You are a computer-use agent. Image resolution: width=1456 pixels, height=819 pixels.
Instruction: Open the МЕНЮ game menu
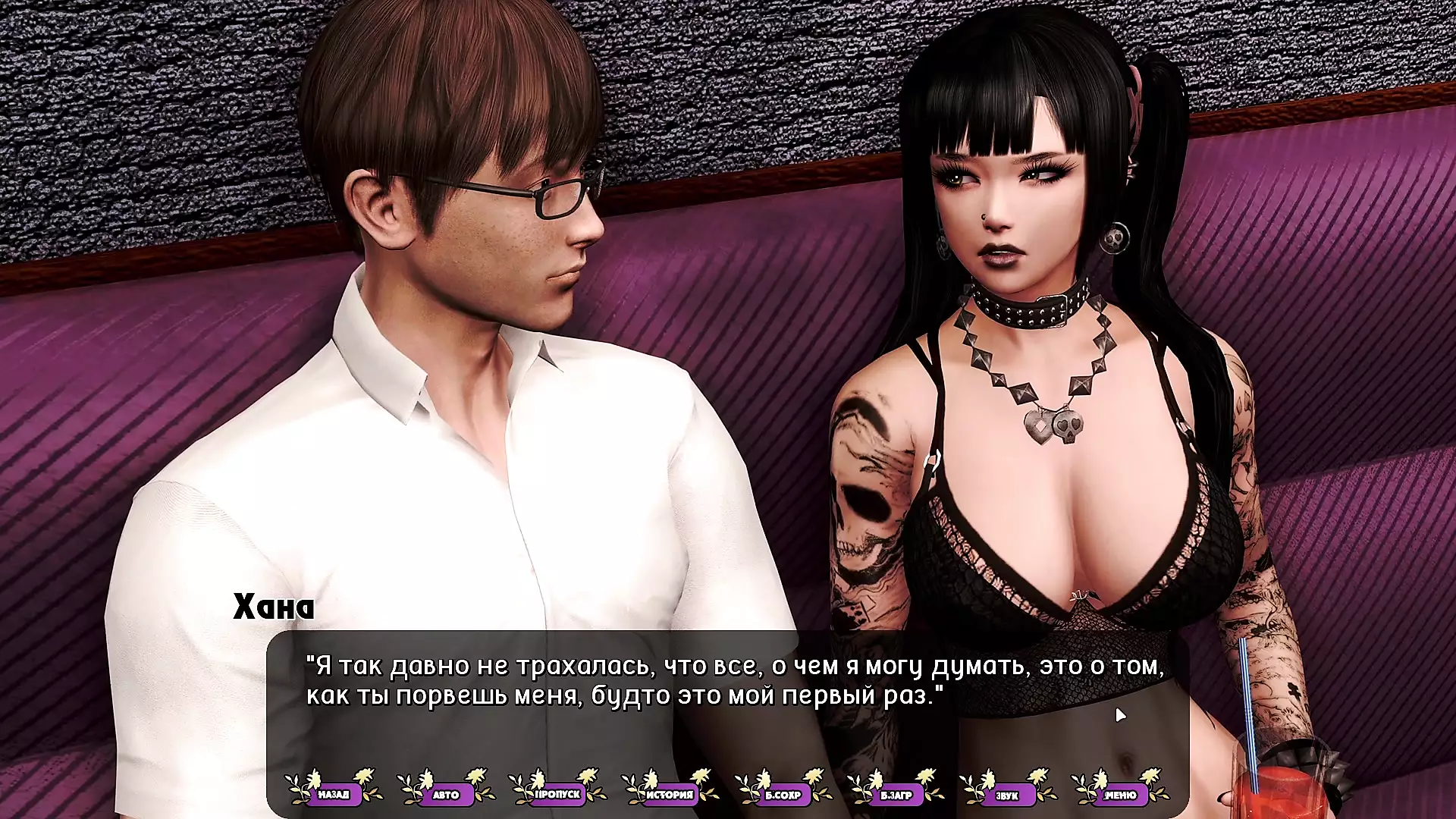pyautogui.click(x=1120, y=794)
